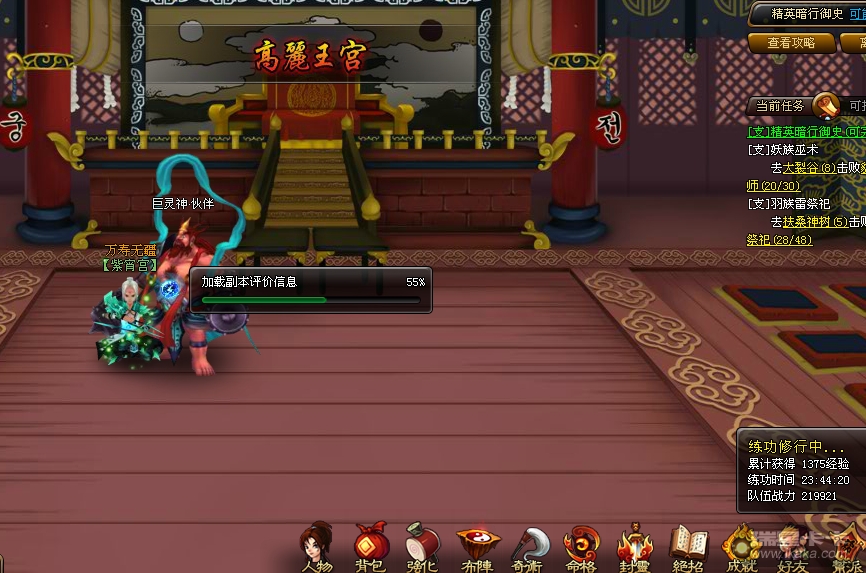Open the 封灵 flaming sword icon
Image resolution: width=866 pixels, height=573 pixels.
[635, 546]
